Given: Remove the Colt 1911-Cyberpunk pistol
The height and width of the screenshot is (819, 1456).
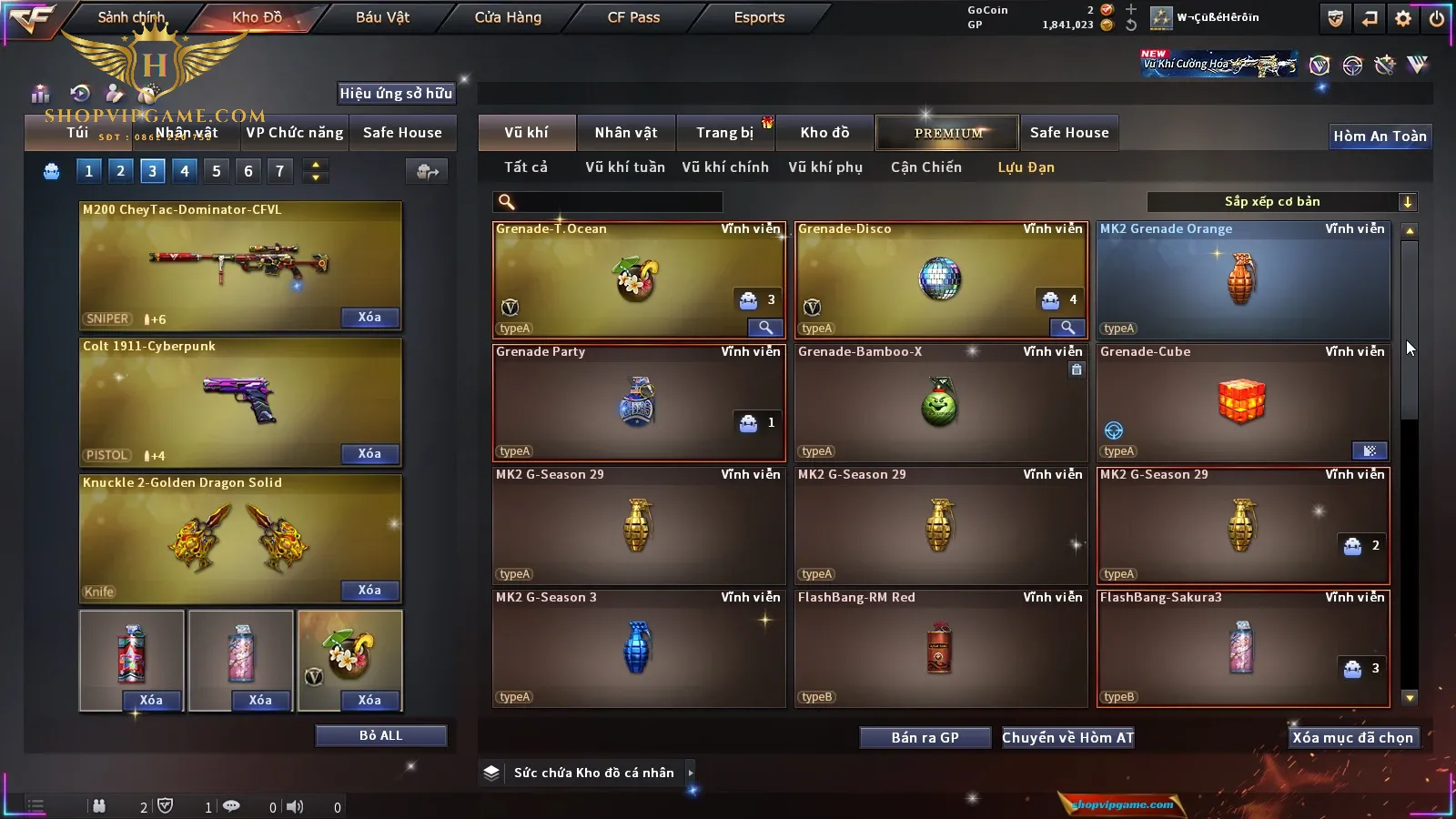Looking at the screenshot, I should (x=369, y=454).
